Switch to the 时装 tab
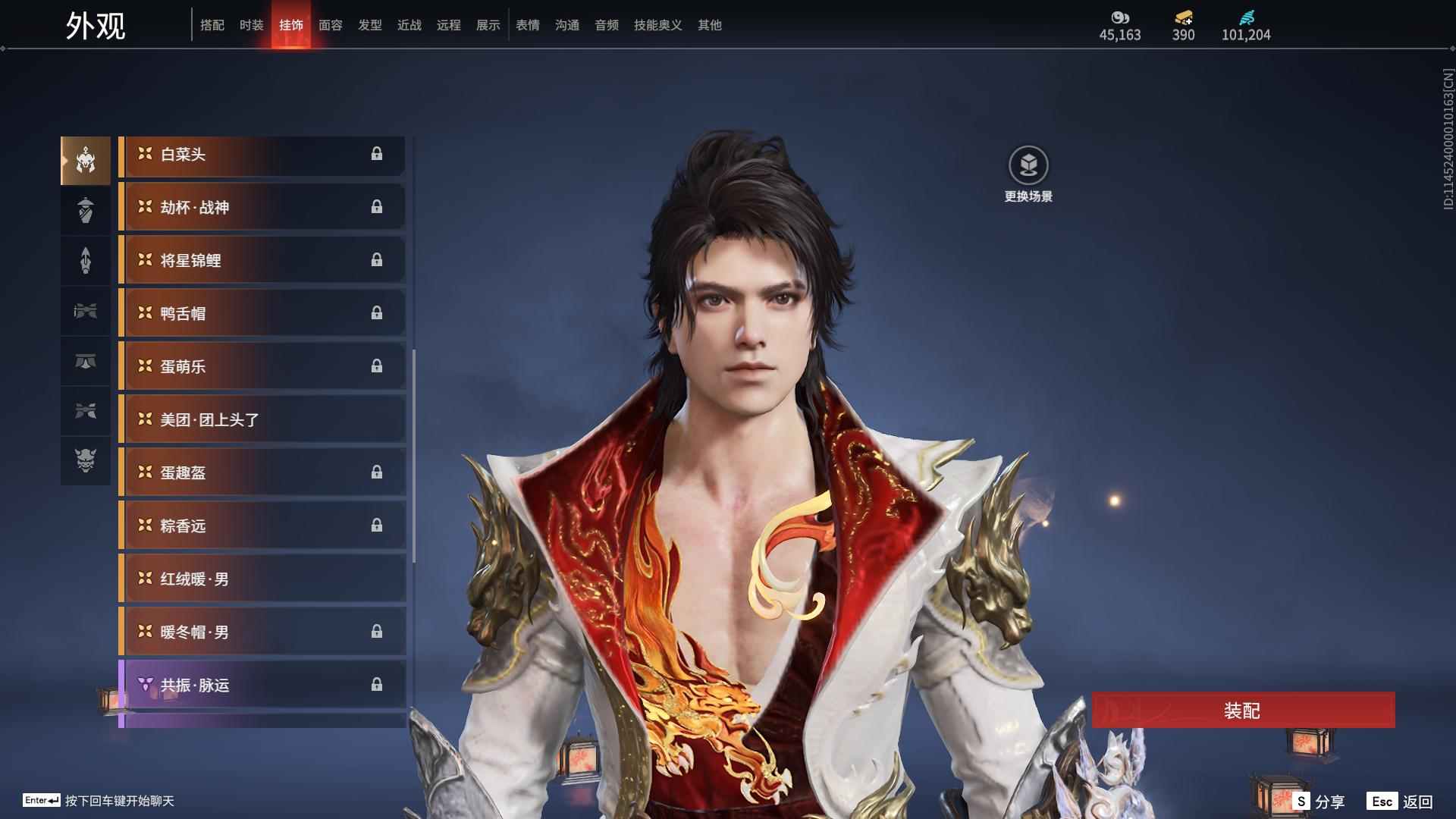The width and height of the screenshot is (1456, 819). 251,25
